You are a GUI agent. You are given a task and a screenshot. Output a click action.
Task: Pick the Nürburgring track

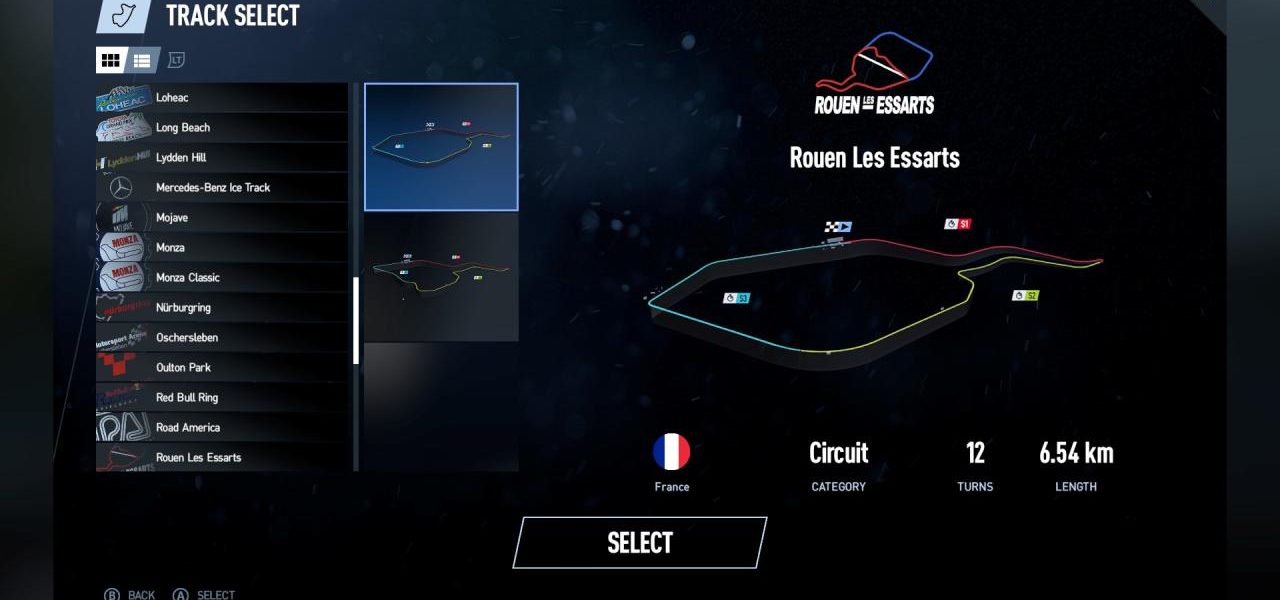tap(222, 308)
